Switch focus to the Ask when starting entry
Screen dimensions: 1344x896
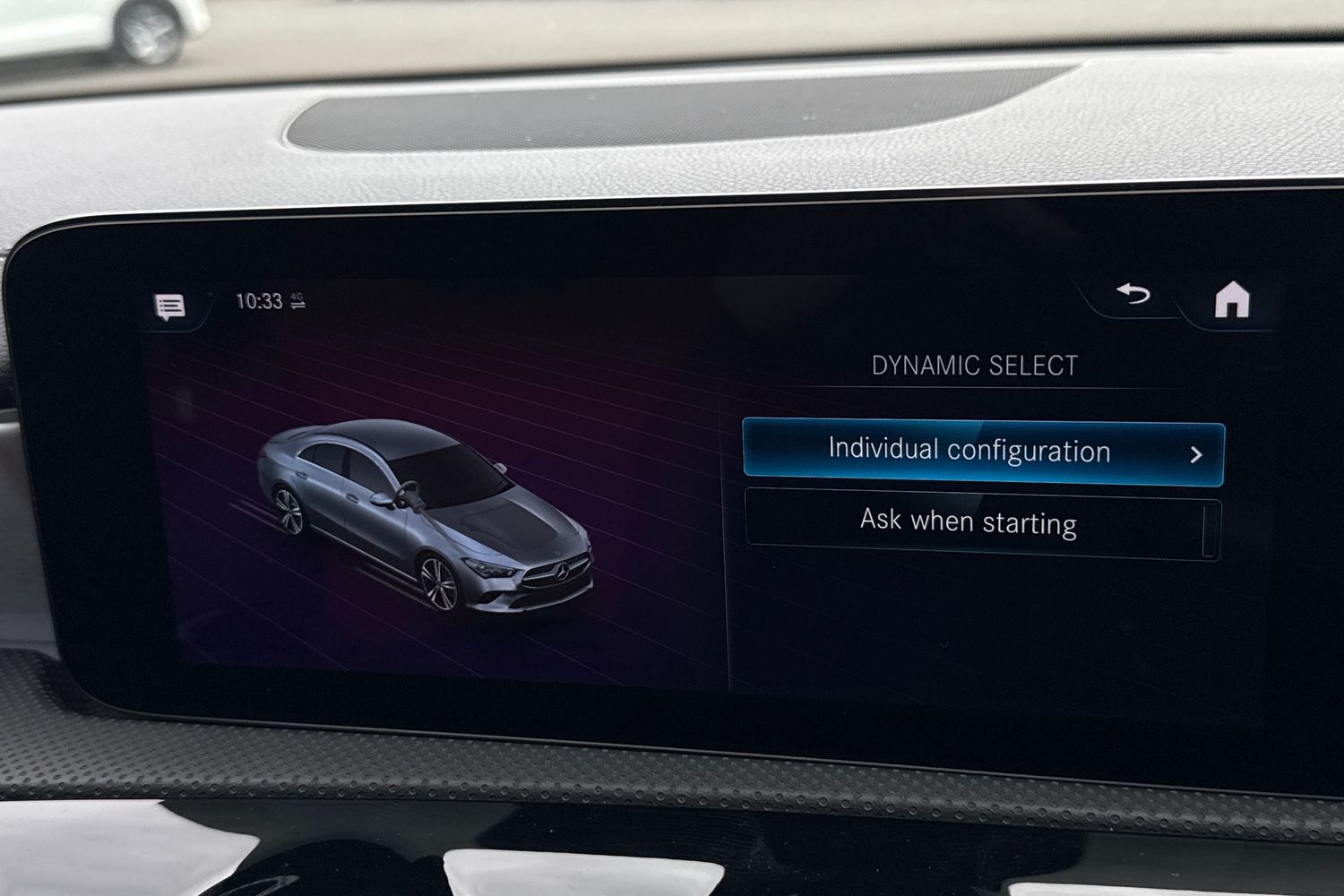[968, 522]
